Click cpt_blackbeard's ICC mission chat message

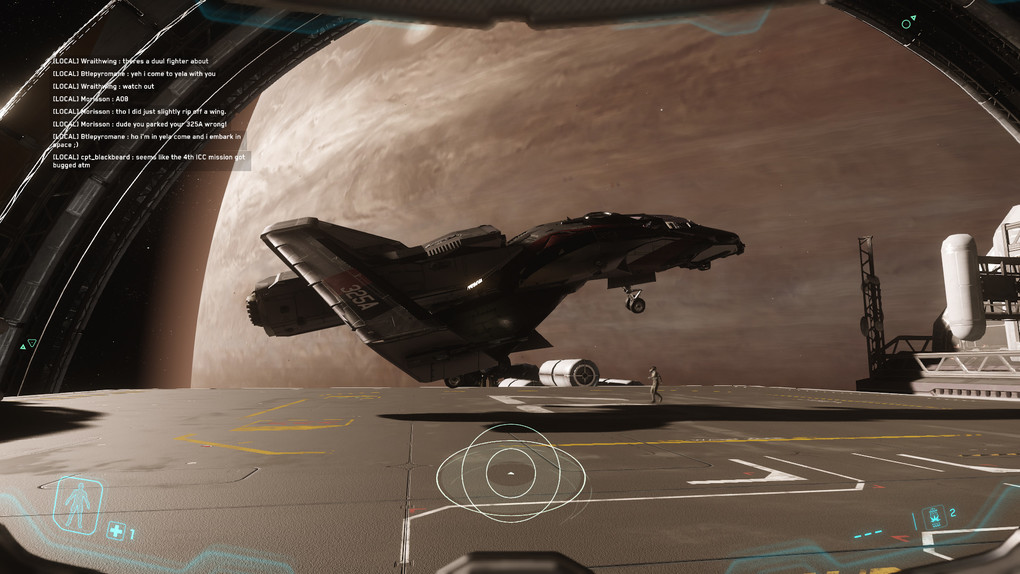point(148,160)
